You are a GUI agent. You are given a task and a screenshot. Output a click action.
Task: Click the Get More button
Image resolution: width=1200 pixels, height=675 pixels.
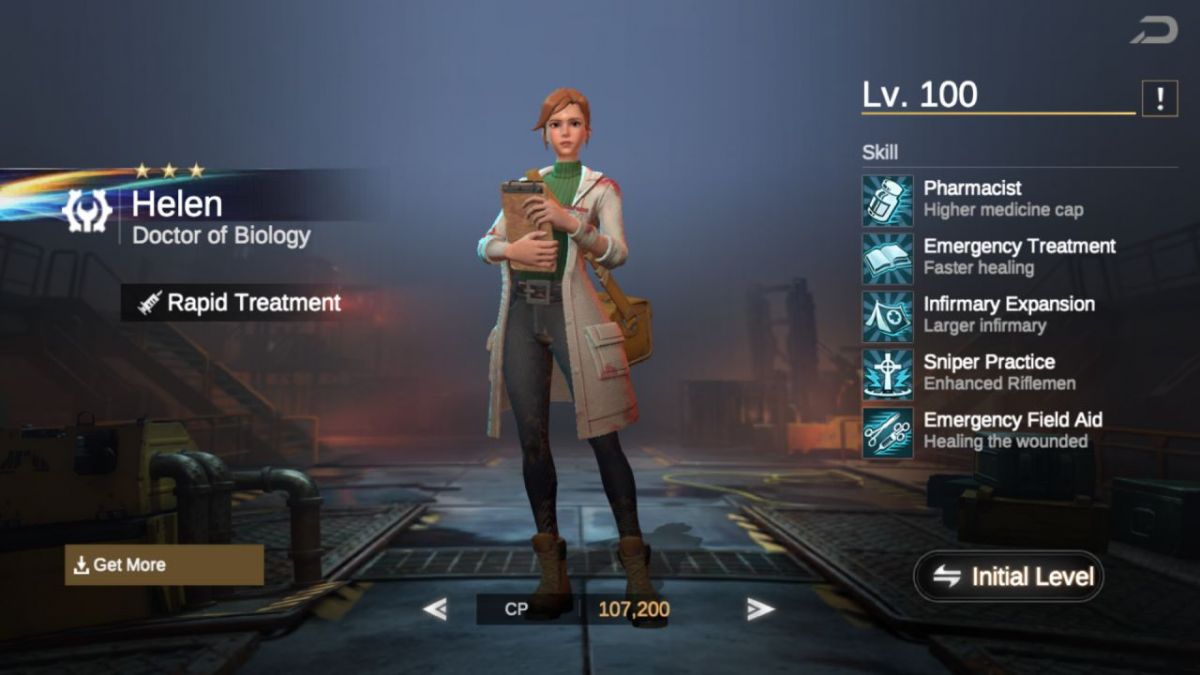click(x=164, y=565)
